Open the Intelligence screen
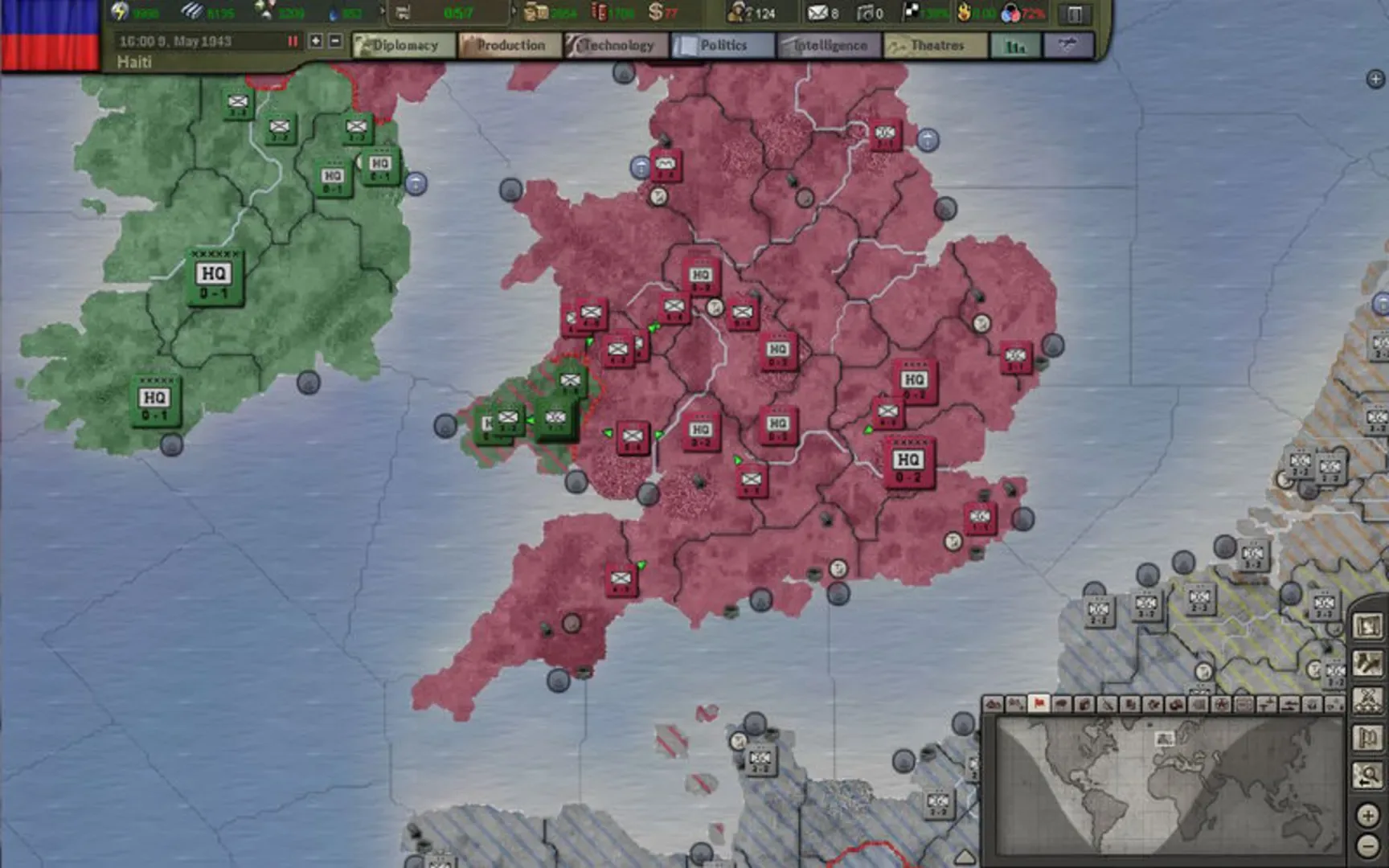The height and width of the screenshot is (868, 1389). pyautogui.click(x=828, y=46)
